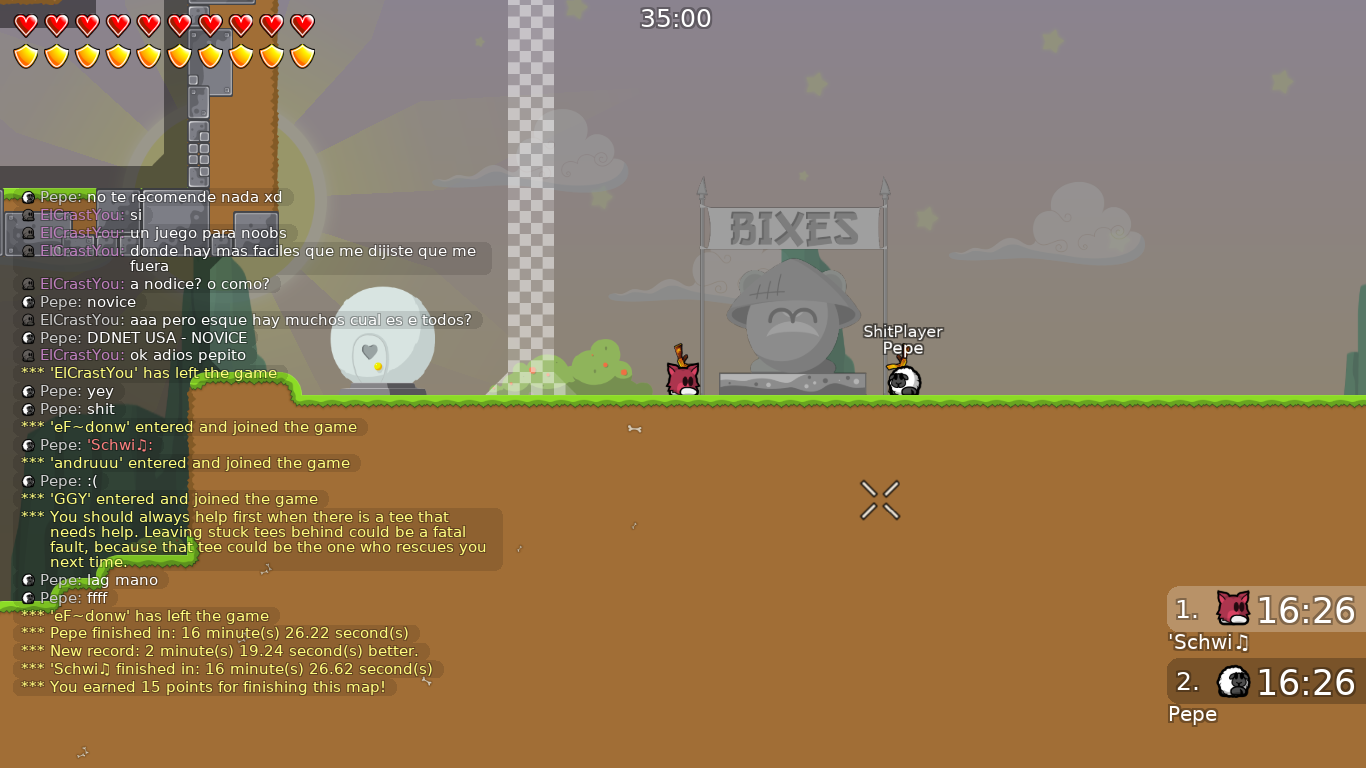
Task: Click the BIXES banner
Action: tap(793, 228)
